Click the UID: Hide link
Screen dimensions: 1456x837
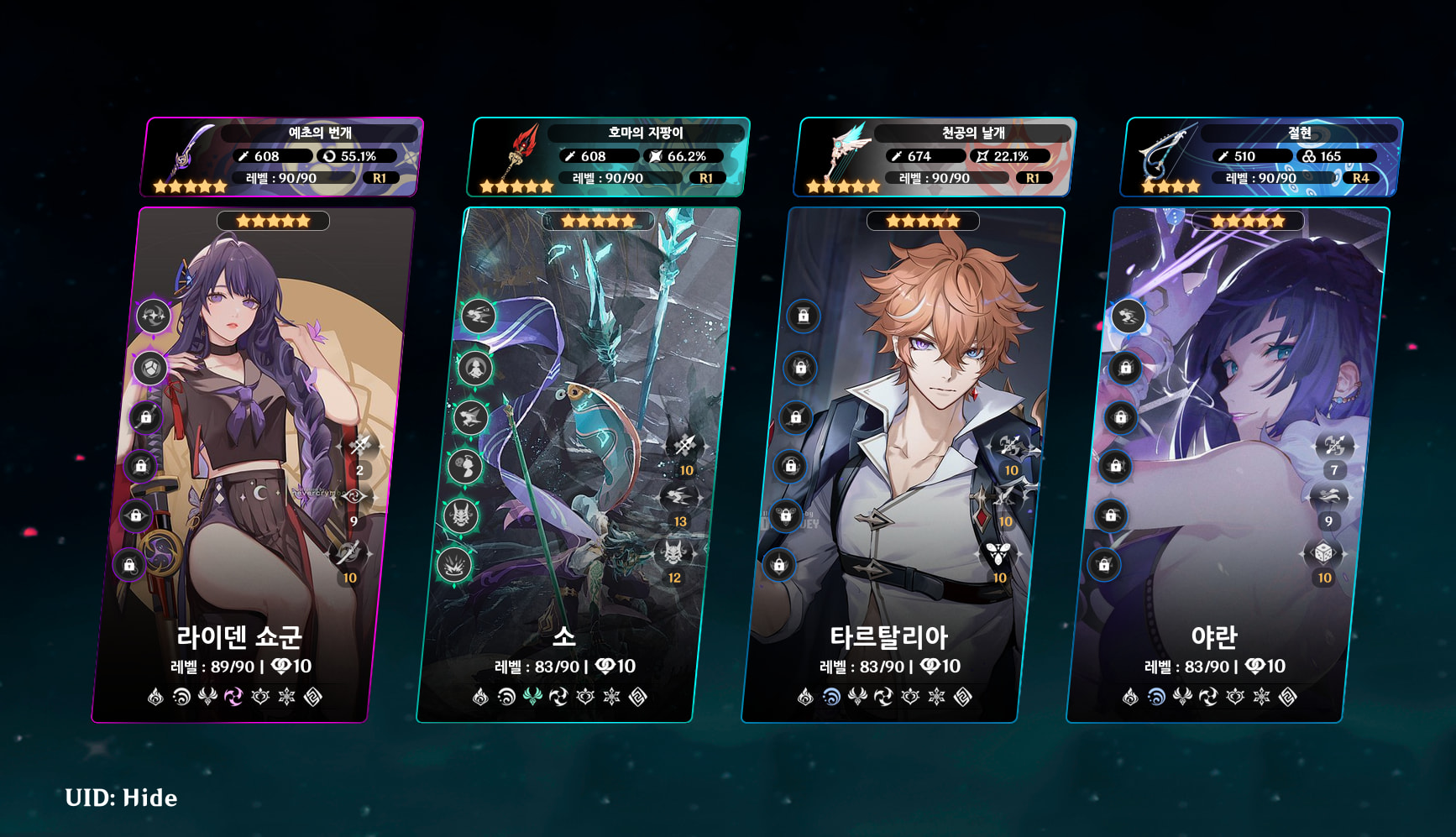pyautogui.click(x=119, y=798)
